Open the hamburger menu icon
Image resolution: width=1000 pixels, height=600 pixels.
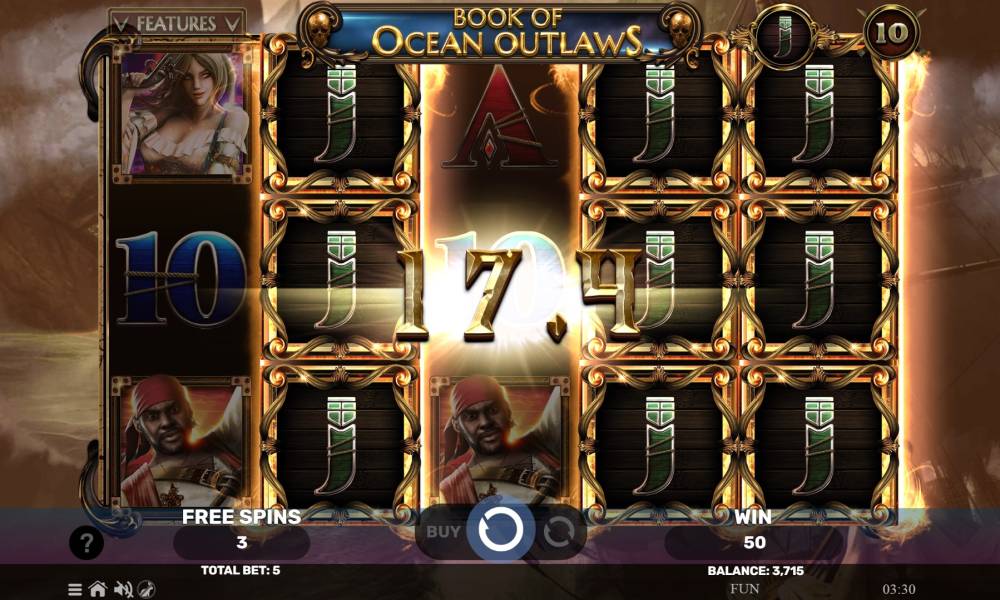pyautogui.click(x=75, y=589)
